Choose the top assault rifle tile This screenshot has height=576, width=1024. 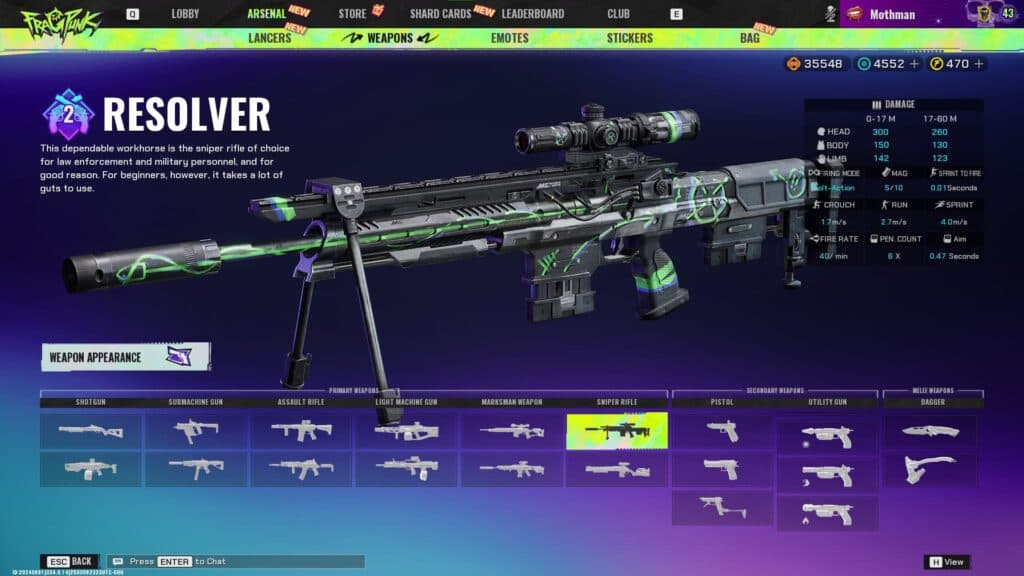coord(301,431)
